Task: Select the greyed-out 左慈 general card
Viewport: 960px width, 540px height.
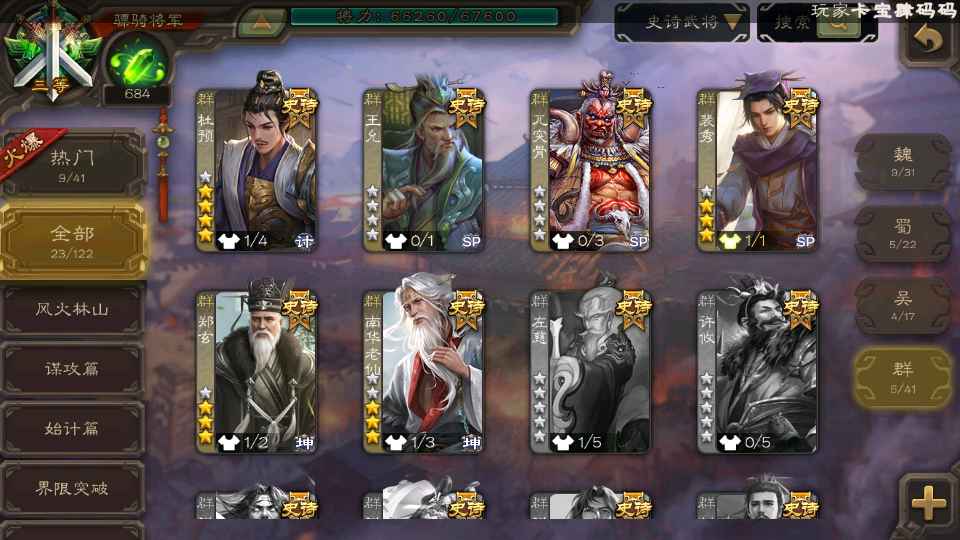Action: coord(591,368)
